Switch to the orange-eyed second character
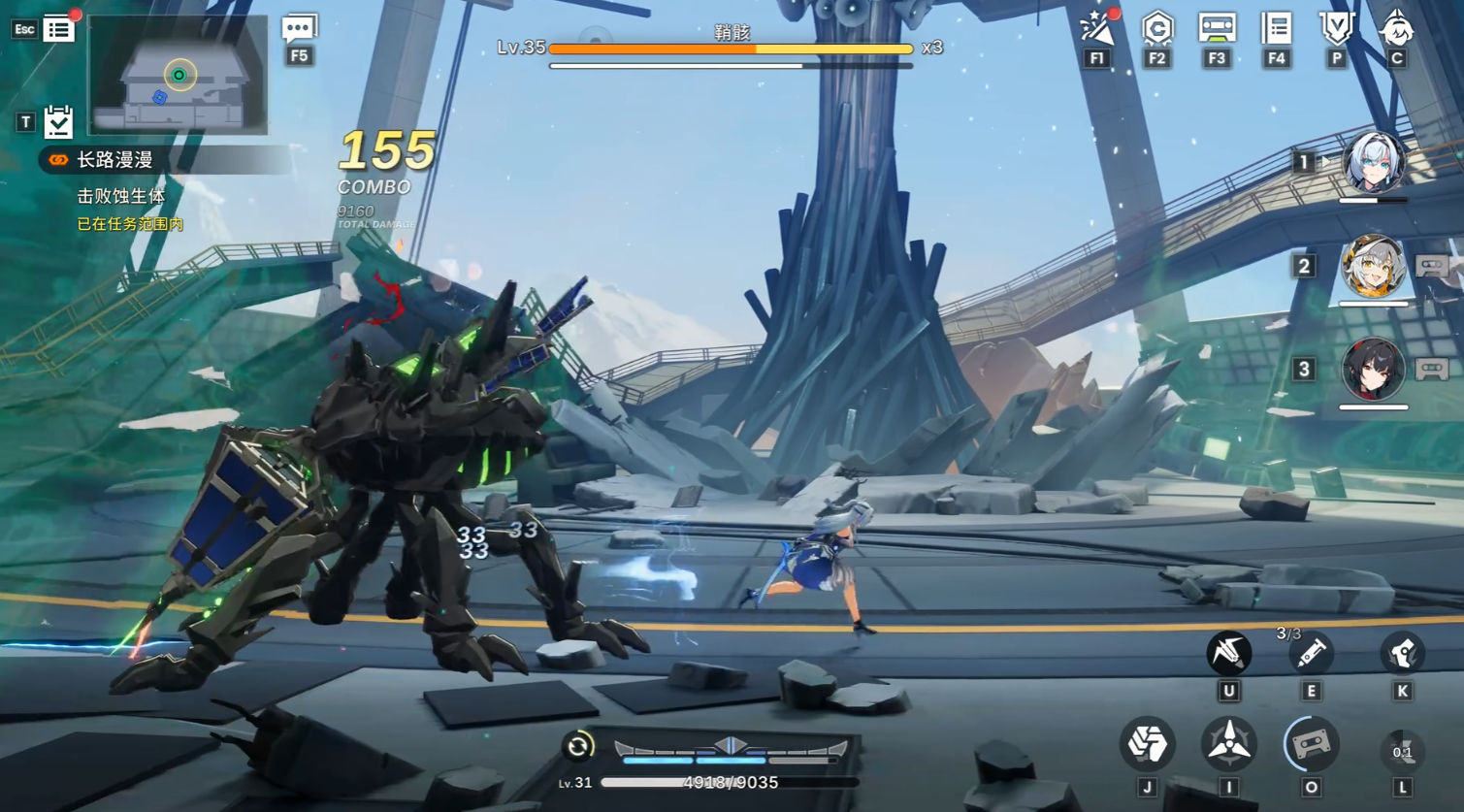Image resolution: width=1464 pixels, height=812 pixels. pos(1374,267)
